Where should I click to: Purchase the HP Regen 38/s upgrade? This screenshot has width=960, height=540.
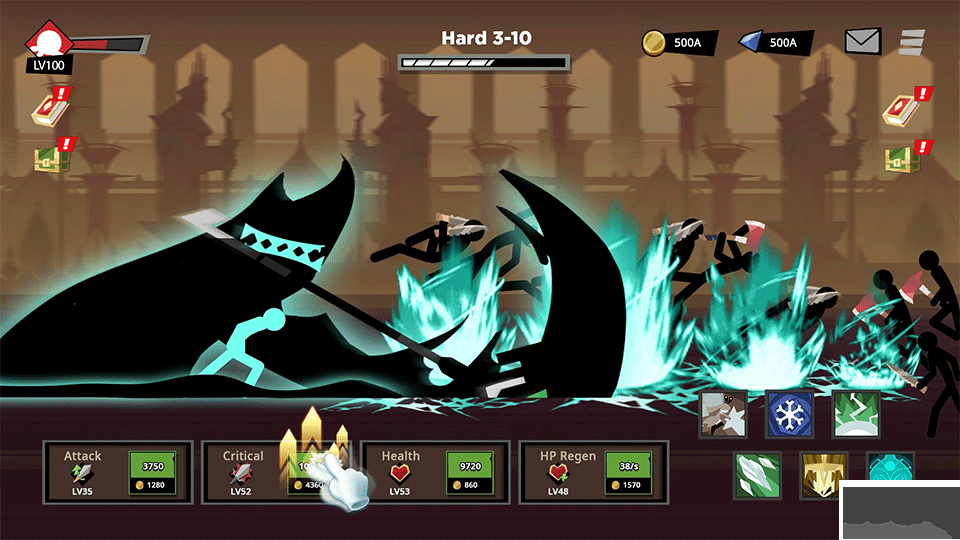630,472
